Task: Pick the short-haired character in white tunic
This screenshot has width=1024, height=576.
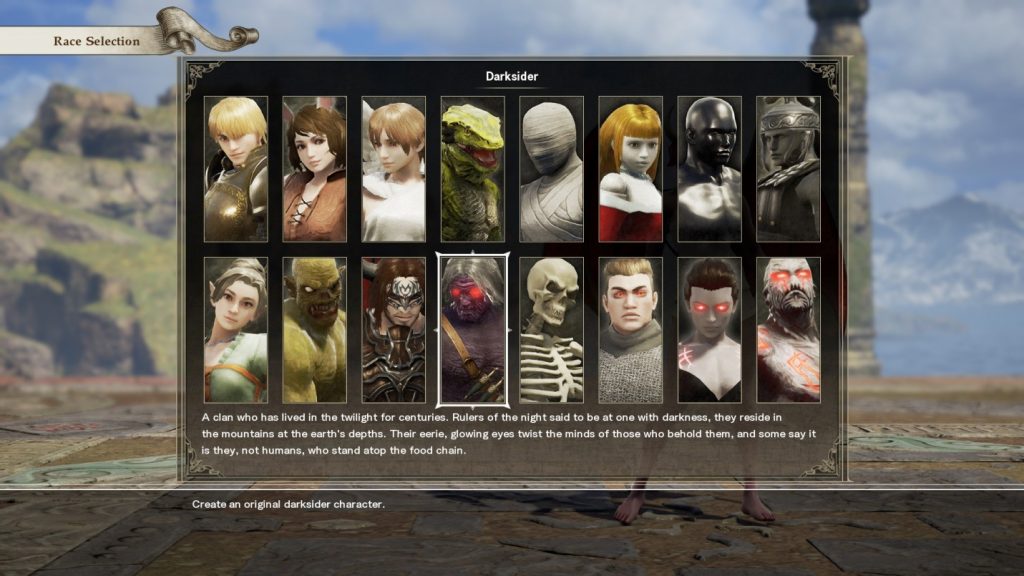Action: pyautogui.click(x=393, y=168)
